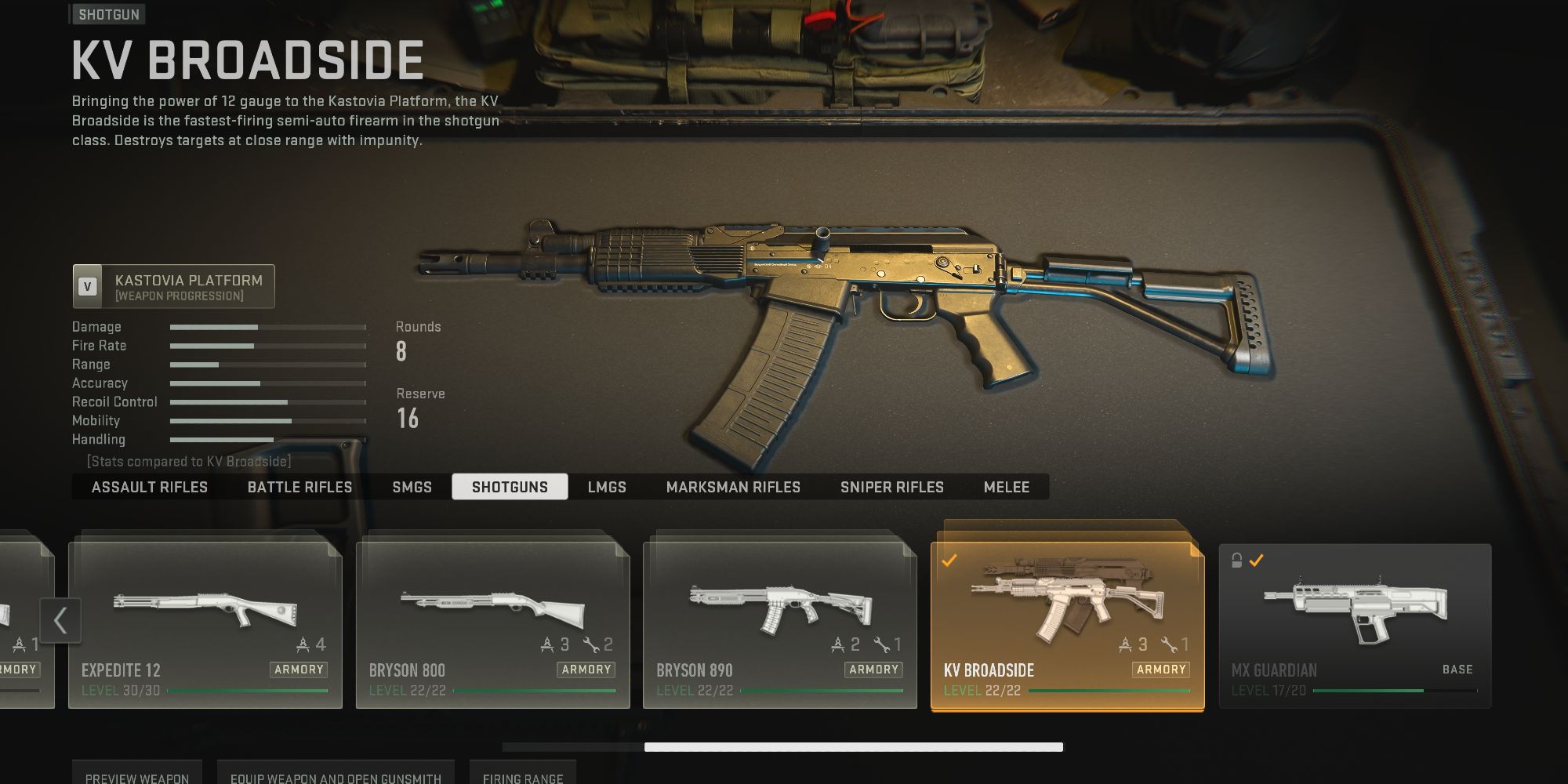Switch to the SMGS category tab
Viewport: 1568px width, 784px height.
[x=412, y=487]
